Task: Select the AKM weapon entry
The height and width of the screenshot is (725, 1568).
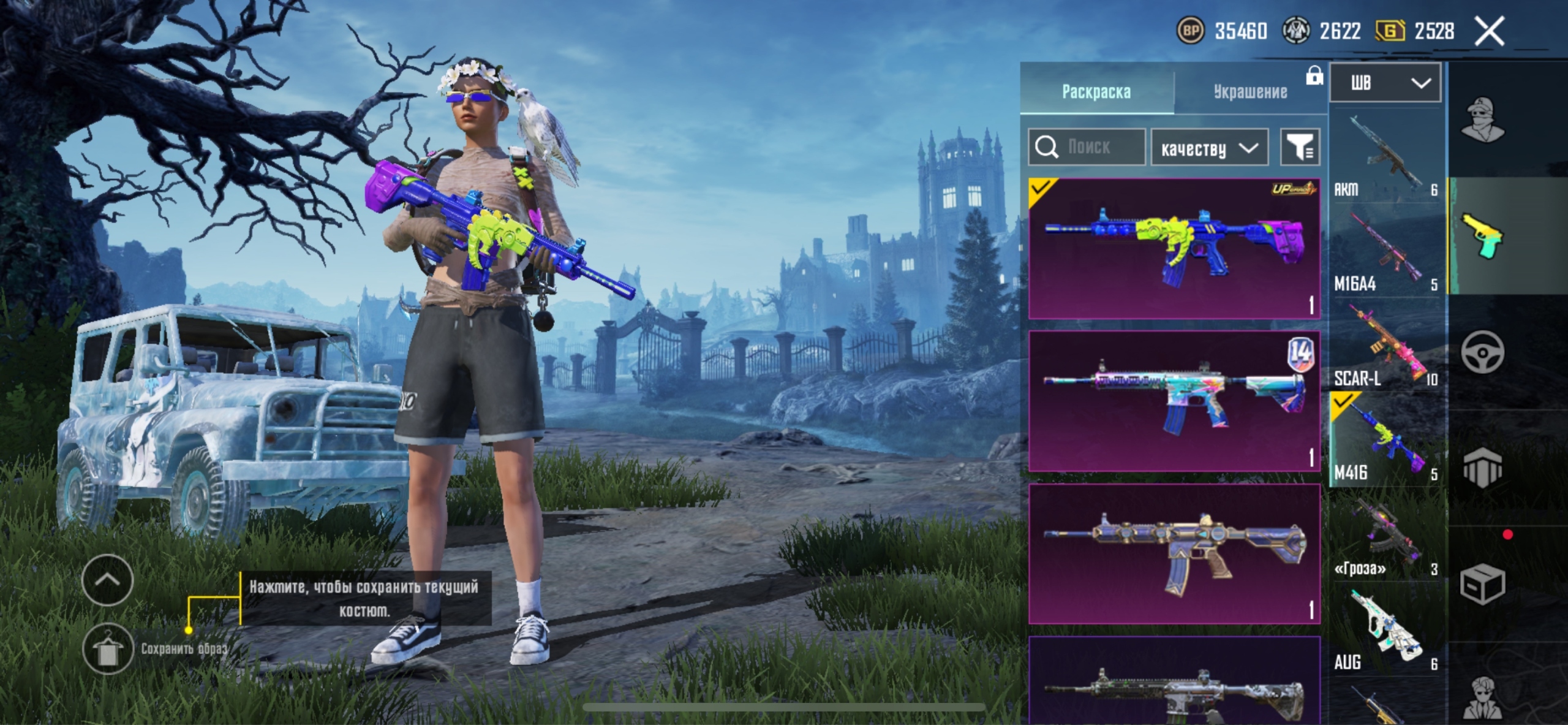Action: (x=1385, y=155)
